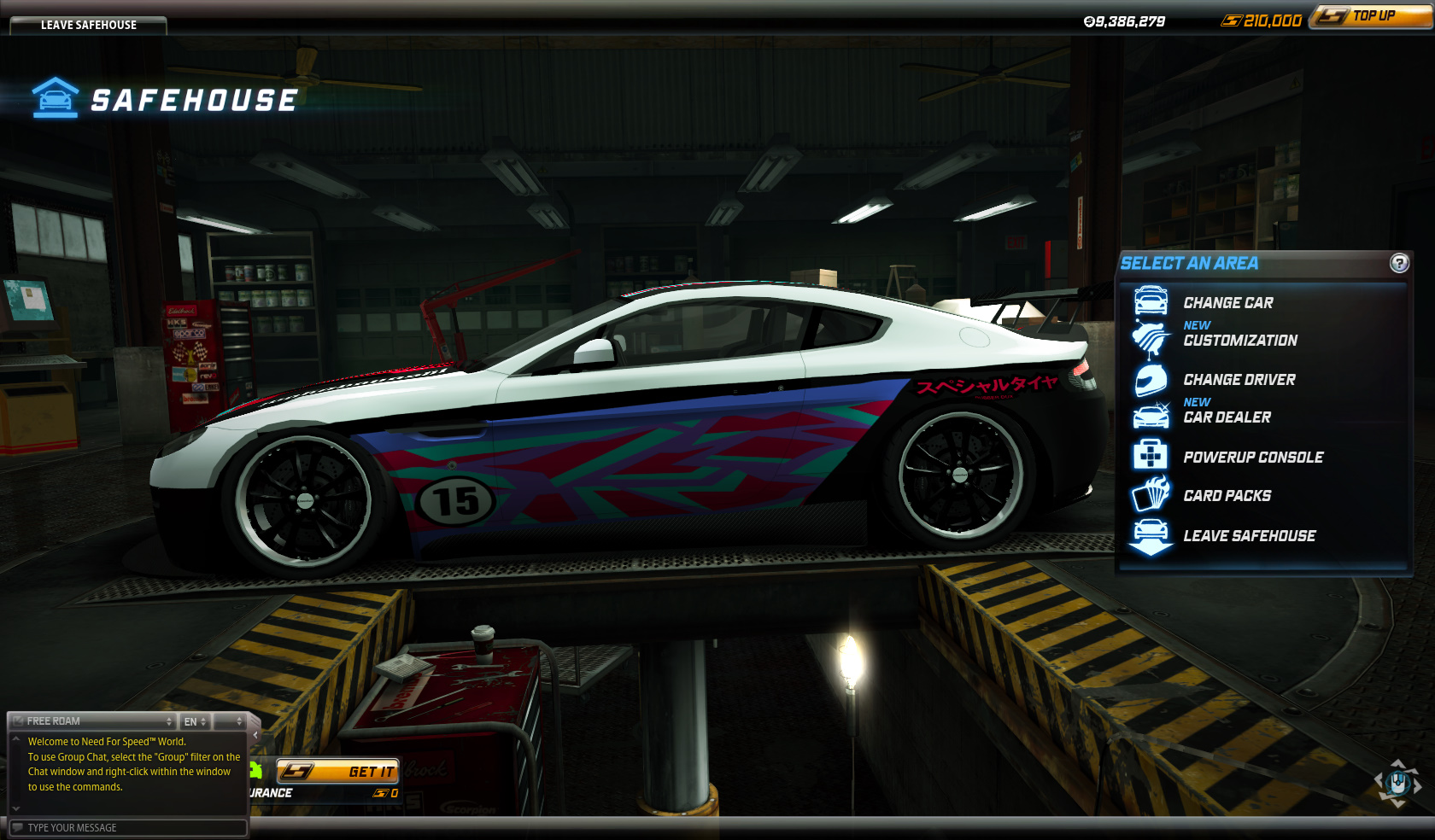
Task: Enter the Car Dealer
Action: pos(1227,417)
